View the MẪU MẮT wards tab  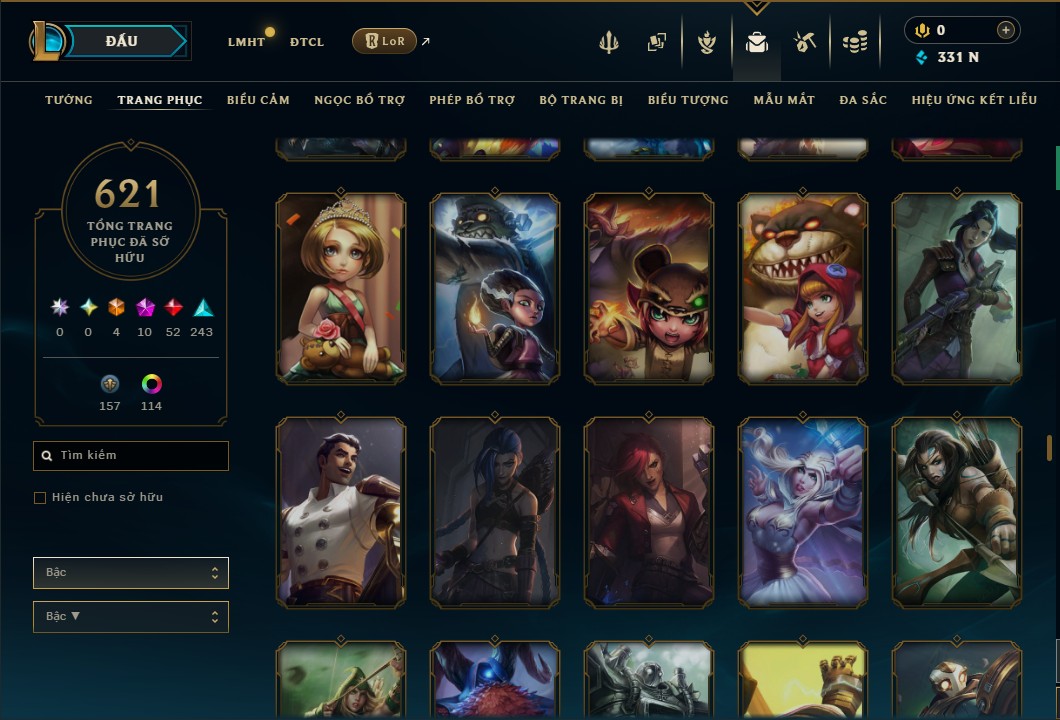pos(784,100)
